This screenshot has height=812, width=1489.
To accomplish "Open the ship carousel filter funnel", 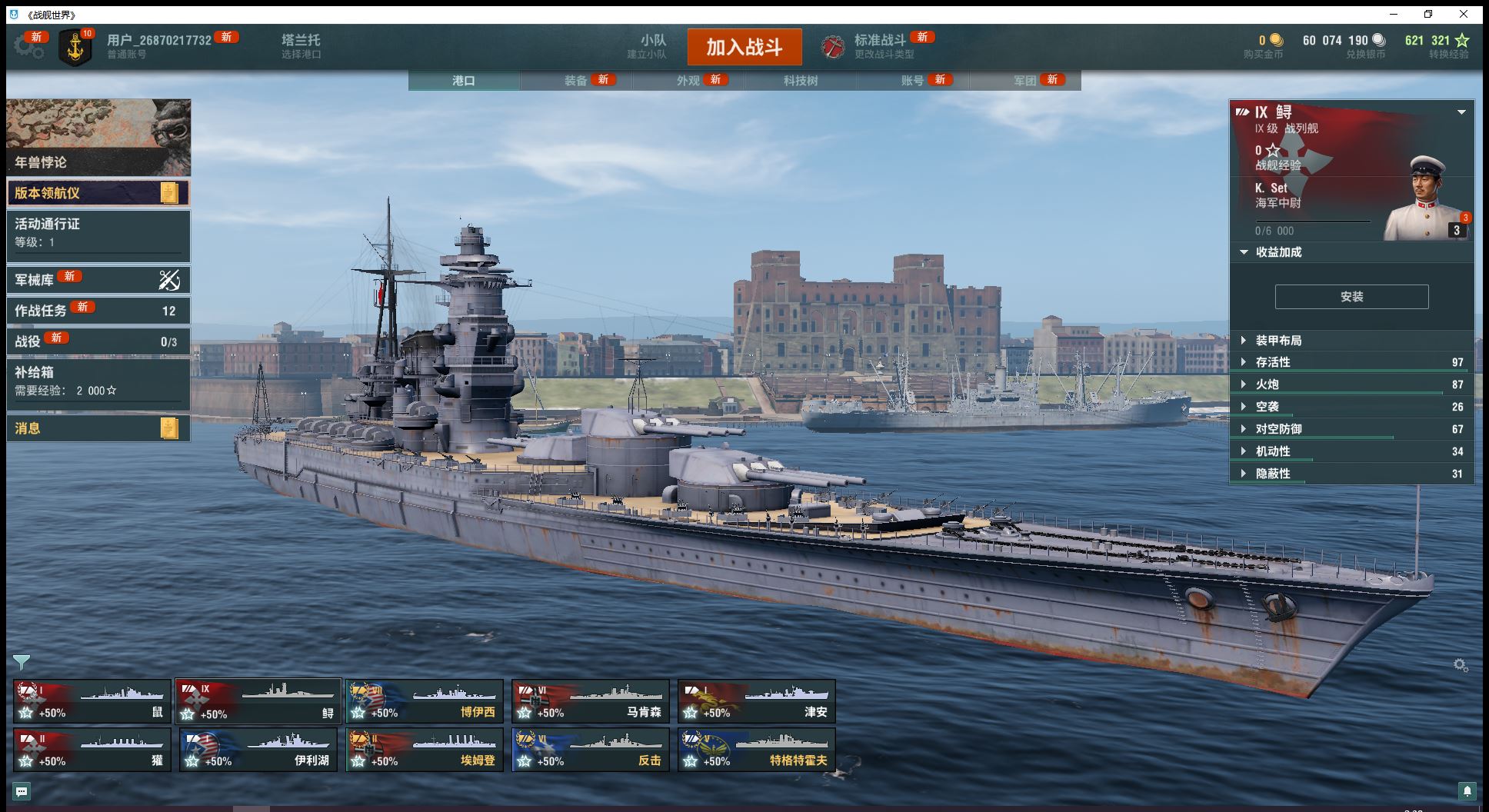I will tap(22, 662).
